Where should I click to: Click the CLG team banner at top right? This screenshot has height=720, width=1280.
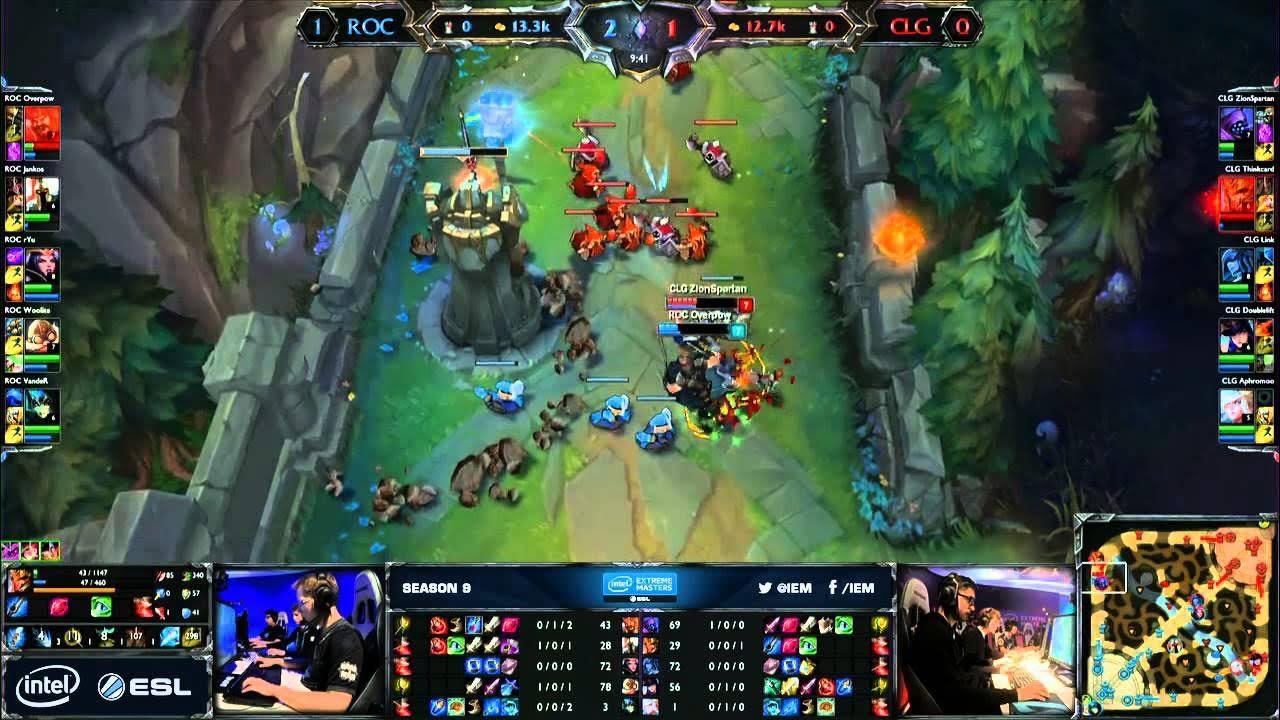coord(912,28)
